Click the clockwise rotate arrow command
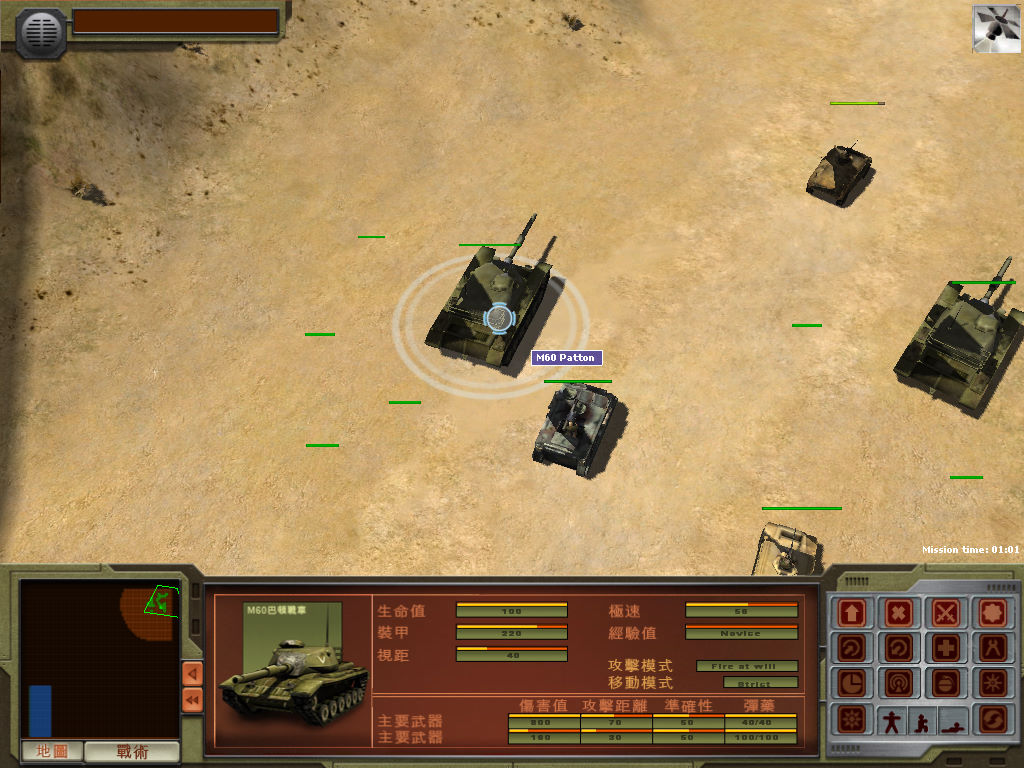The image size is (1024, 768). pos(853,647)
